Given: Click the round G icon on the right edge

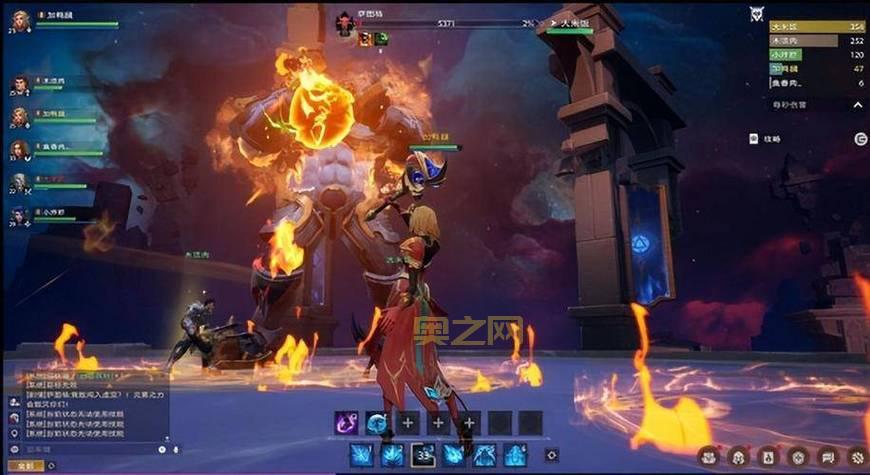Looking at the screenshot, I should click(x=860, y=139).
